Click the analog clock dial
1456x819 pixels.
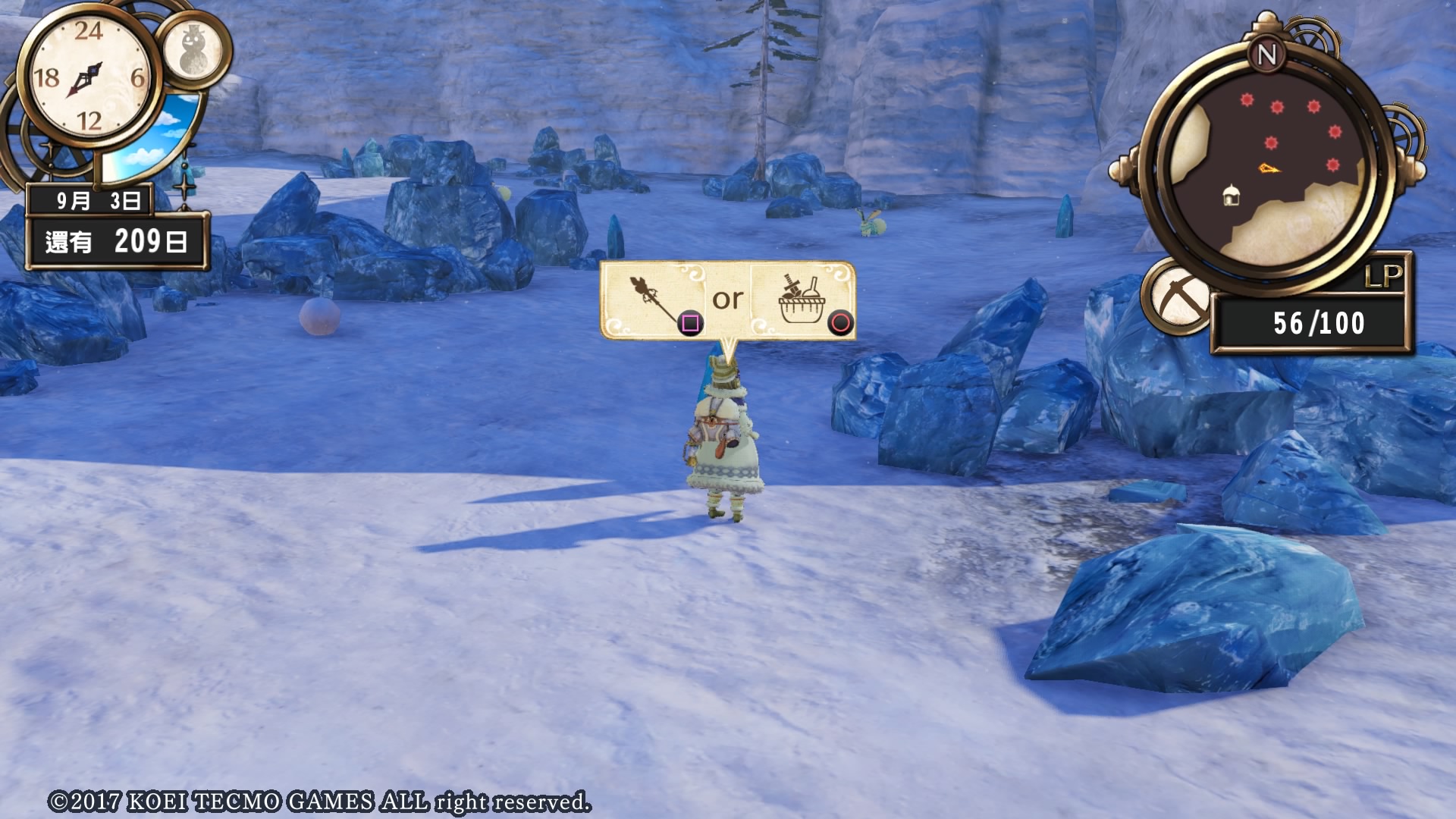89,77
